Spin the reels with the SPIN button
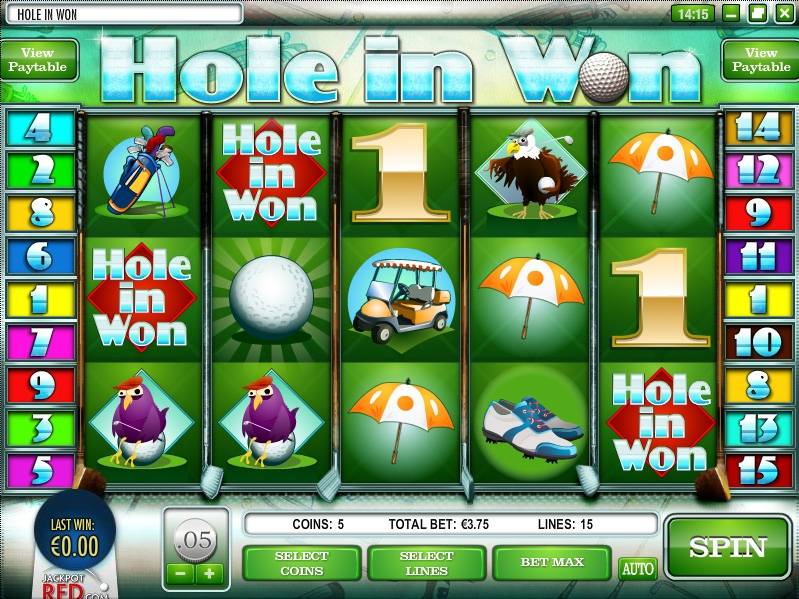Screen dimensions: 799x599 click(727, 547)
